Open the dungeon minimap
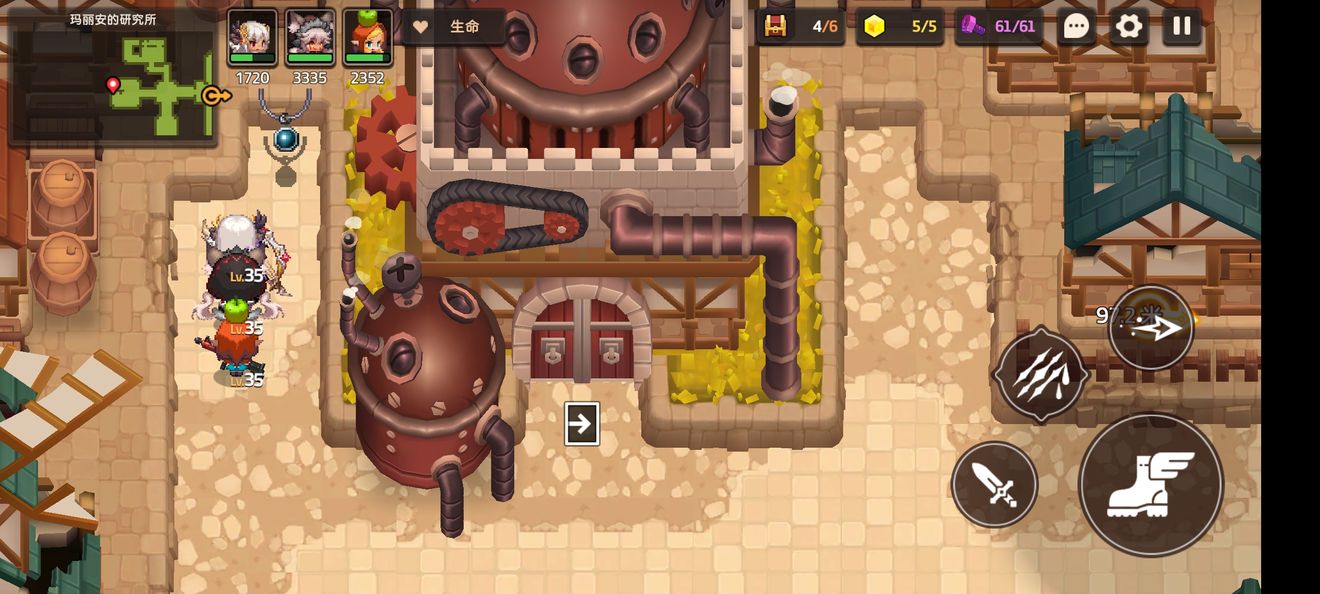1320x594 pixels. tap(112, 78)
